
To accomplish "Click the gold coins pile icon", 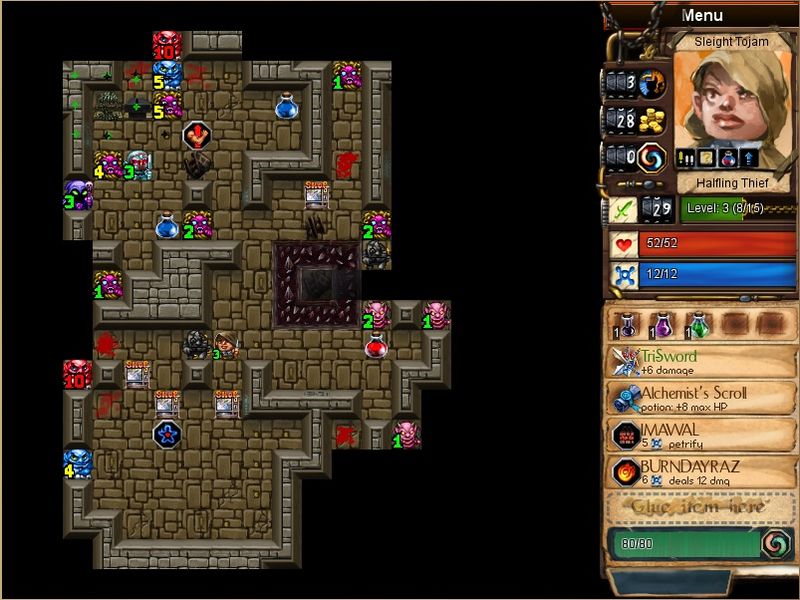I will 653,120.
